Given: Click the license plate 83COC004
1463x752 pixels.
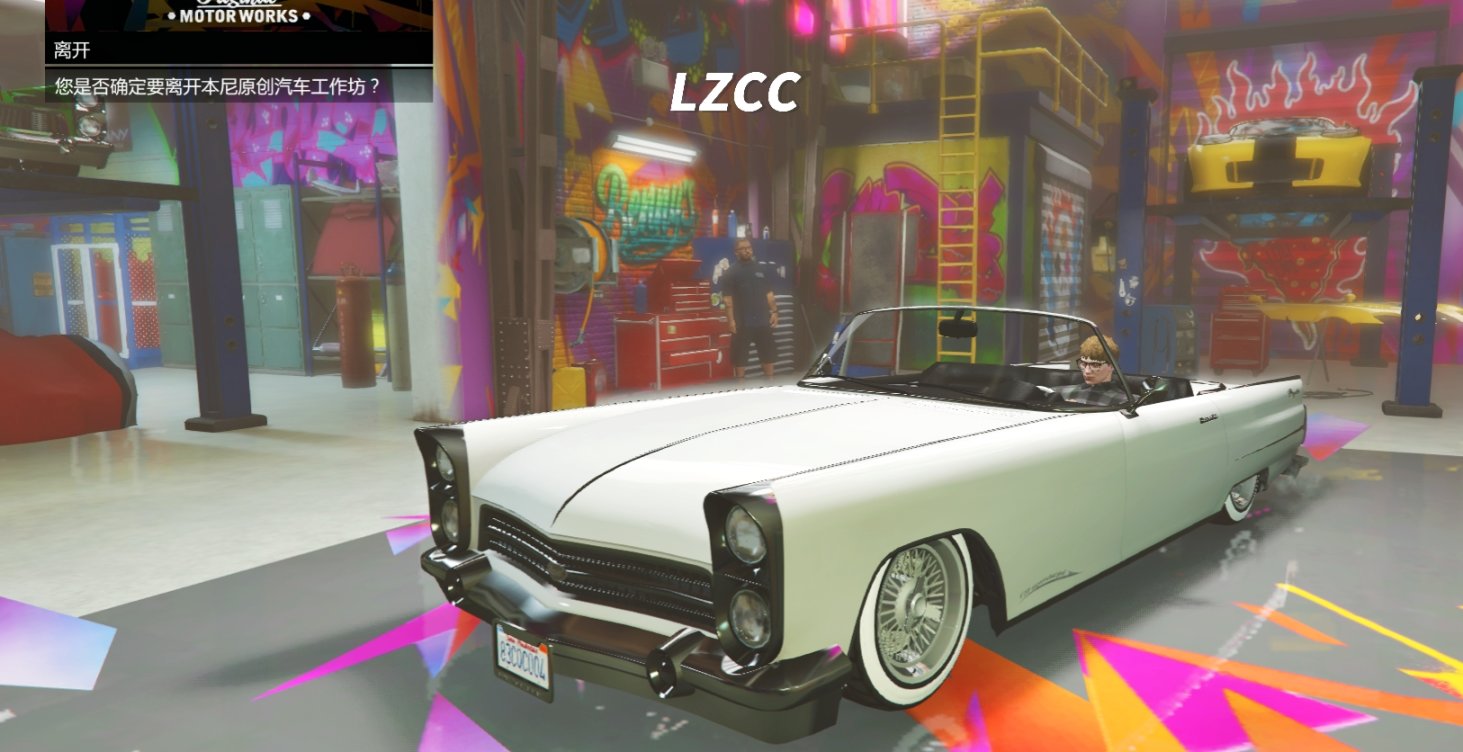Looking at the screenshot, I should click(524, 660).
